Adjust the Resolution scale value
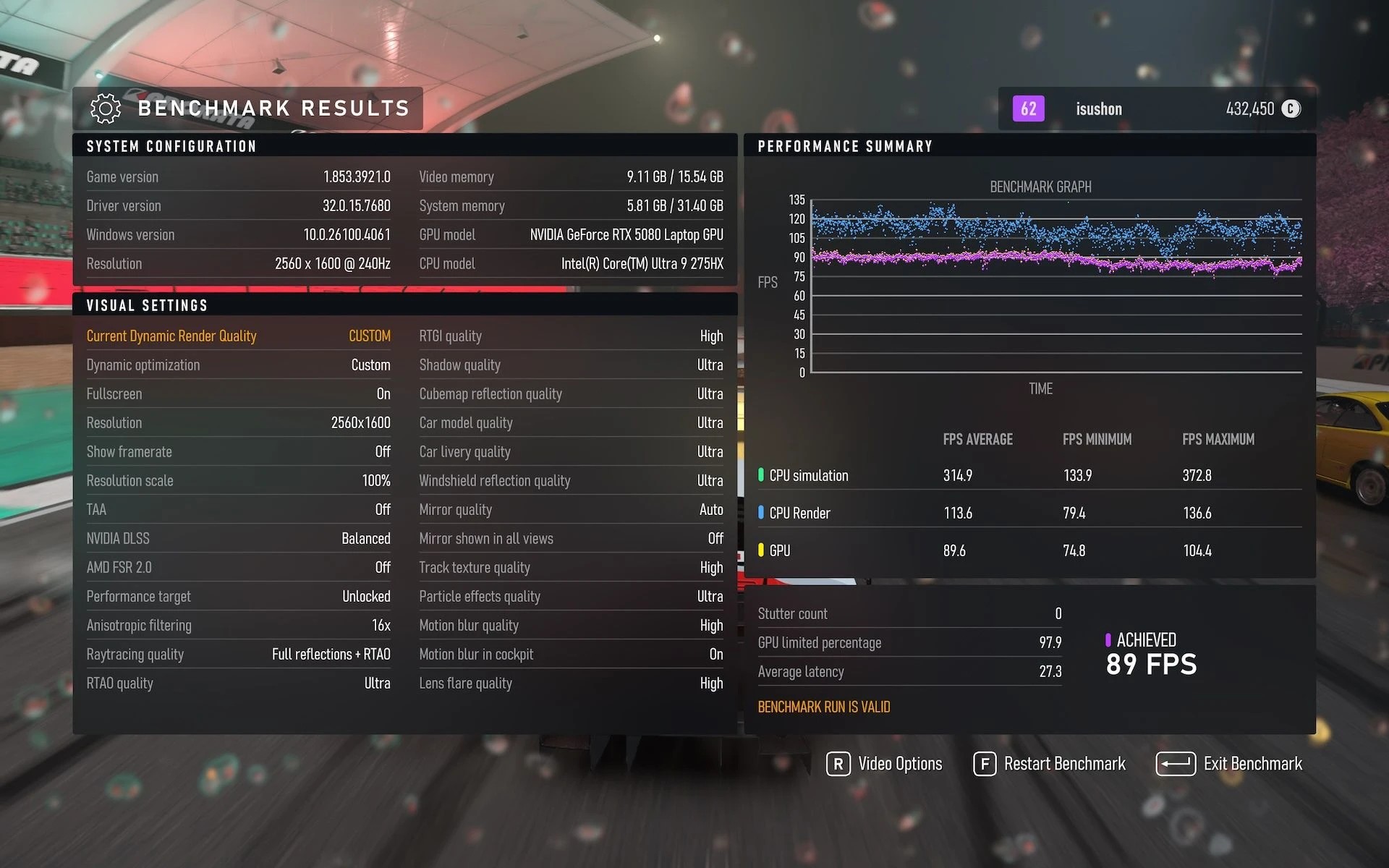Image resolution: width=1389 pixels, height=868 pixels. pos(239,480)
